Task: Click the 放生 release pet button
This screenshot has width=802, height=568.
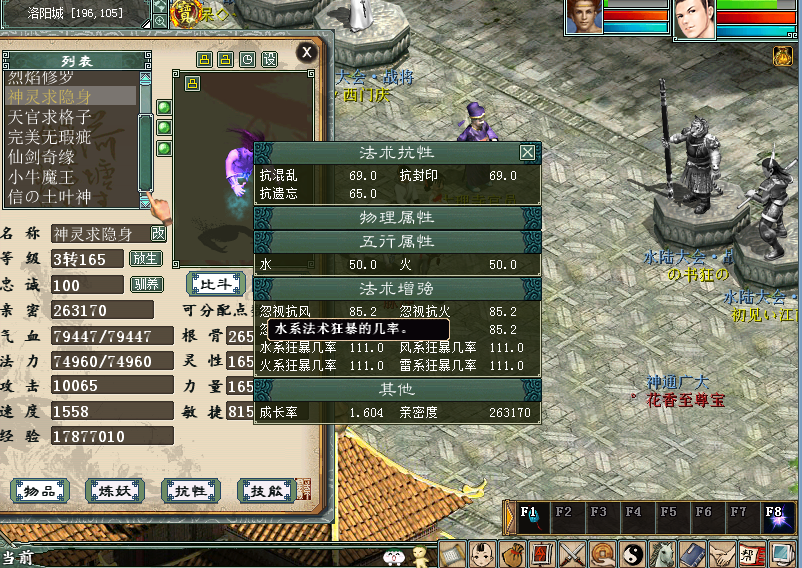Action: coord(146,258)
